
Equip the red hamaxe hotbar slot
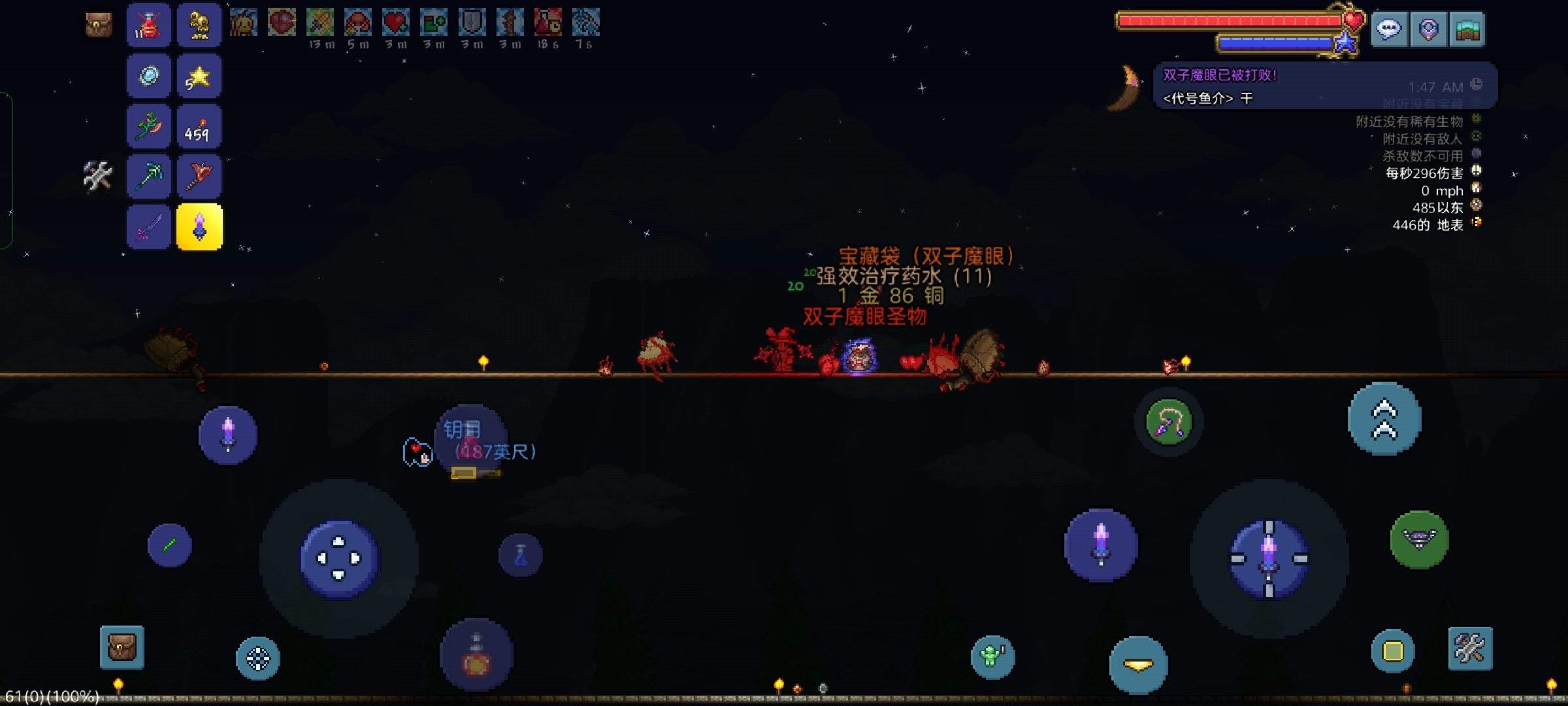(199, 176)
